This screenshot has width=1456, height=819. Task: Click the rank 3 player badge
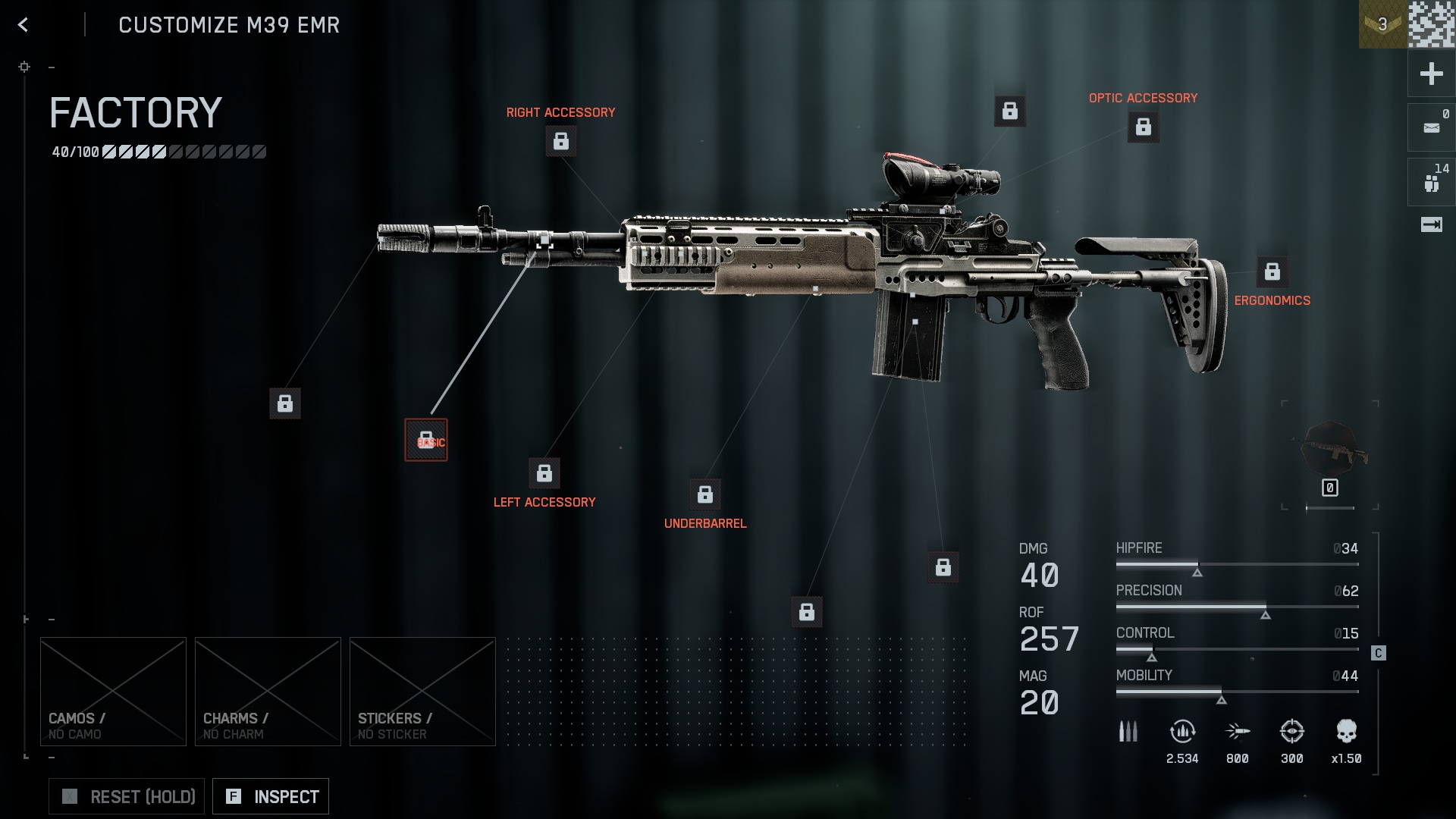tap(1382, 24)
